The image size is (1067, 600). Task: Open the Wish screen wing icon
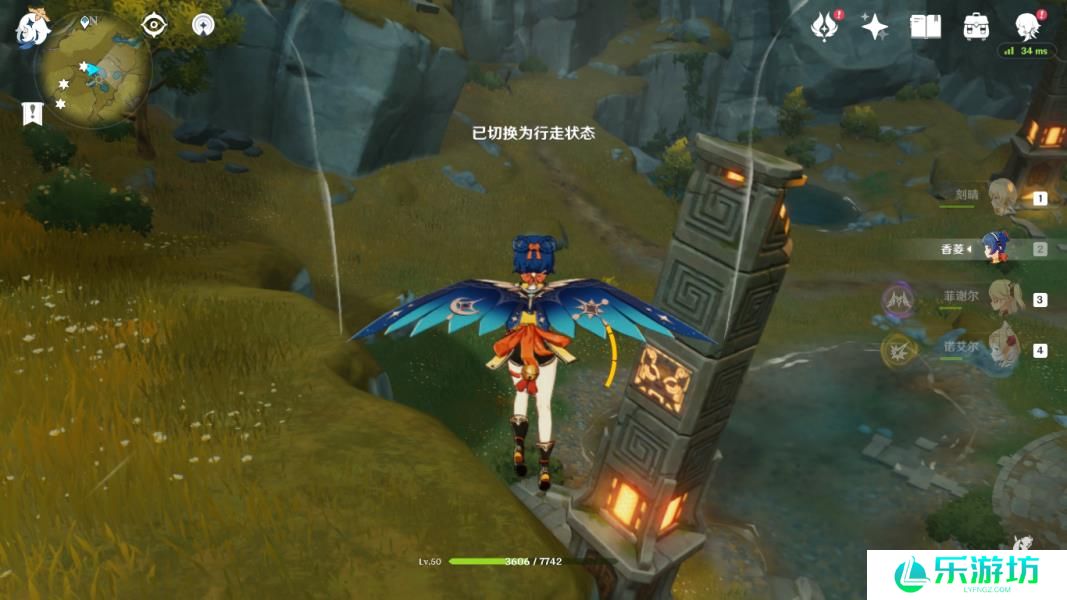pyautogui.click(x=824, y=27)
